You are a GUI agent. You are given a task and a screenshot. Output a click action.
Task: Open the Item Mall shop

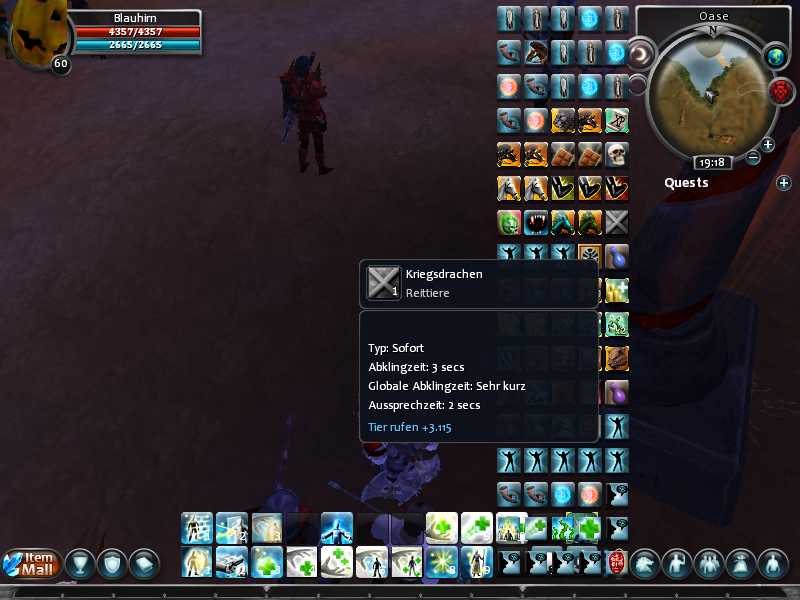tap(32, 565)
